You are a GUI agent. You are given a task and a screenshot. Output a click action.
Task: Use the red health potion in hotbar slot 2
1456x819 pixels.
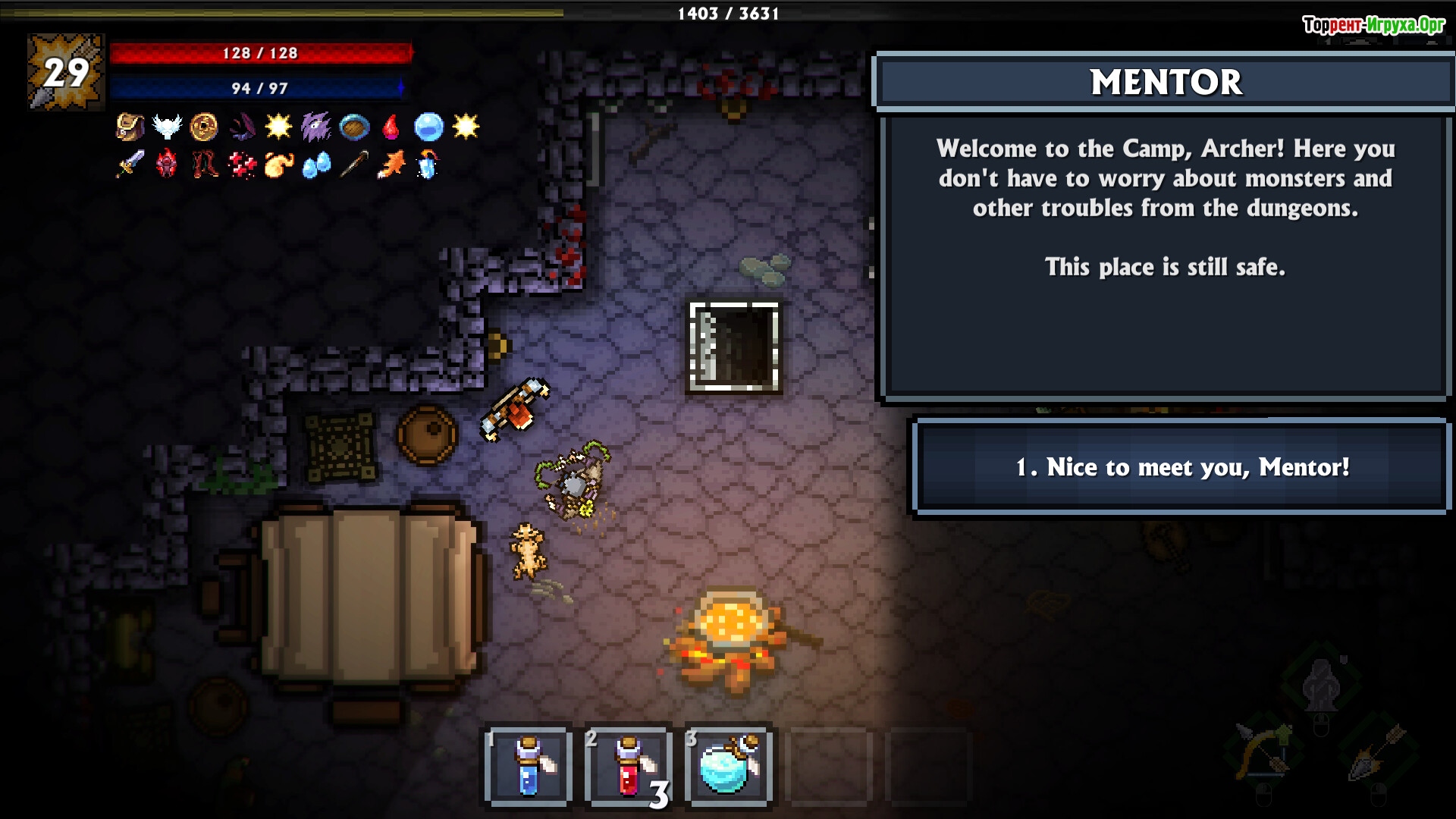(629, 766)
